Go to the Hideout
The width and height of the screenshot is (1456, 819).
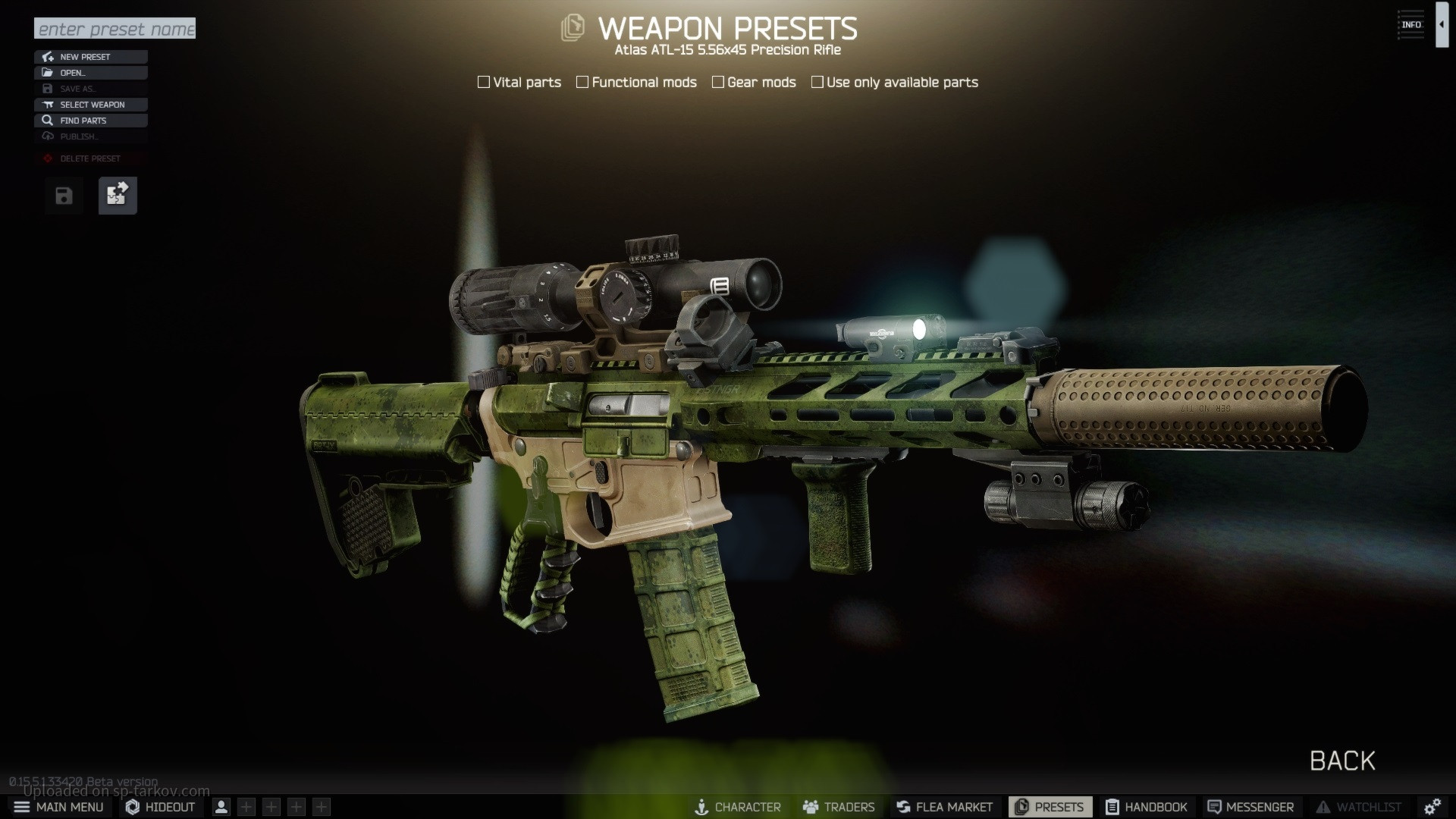click(160, 807)
